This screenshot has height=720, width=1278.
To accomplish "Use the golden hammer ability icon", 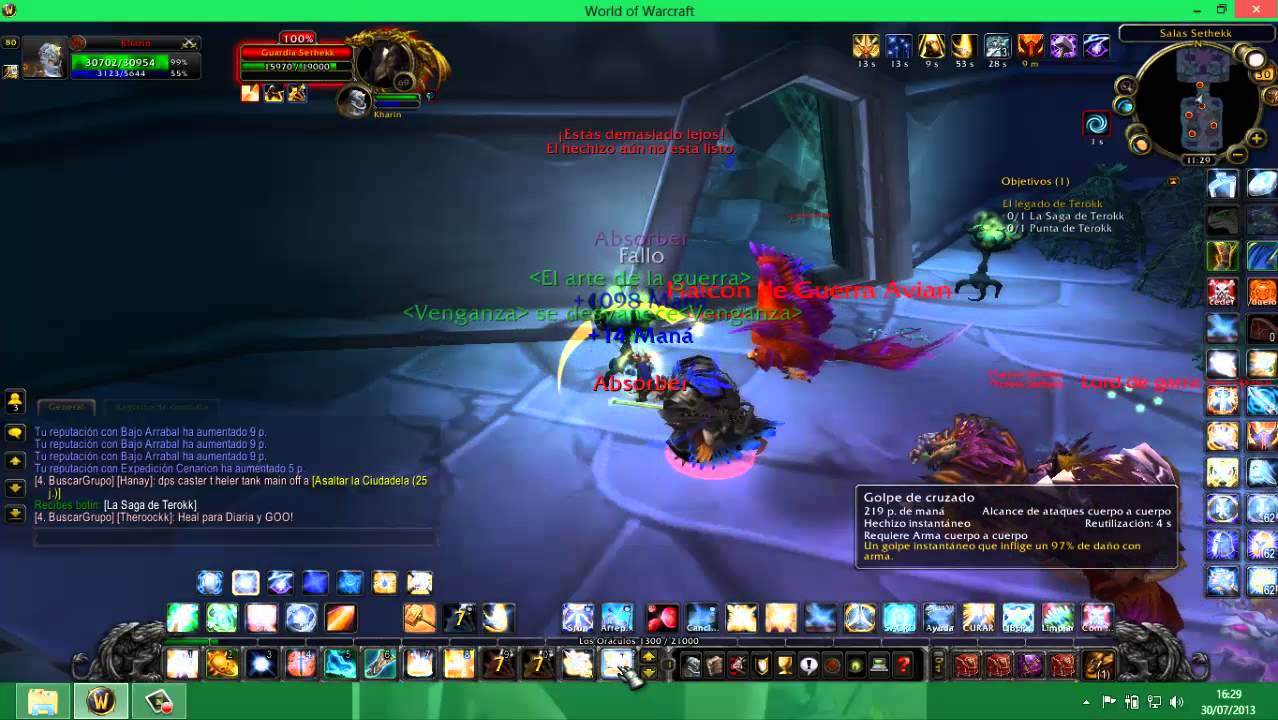I will [x=420, y=618].
